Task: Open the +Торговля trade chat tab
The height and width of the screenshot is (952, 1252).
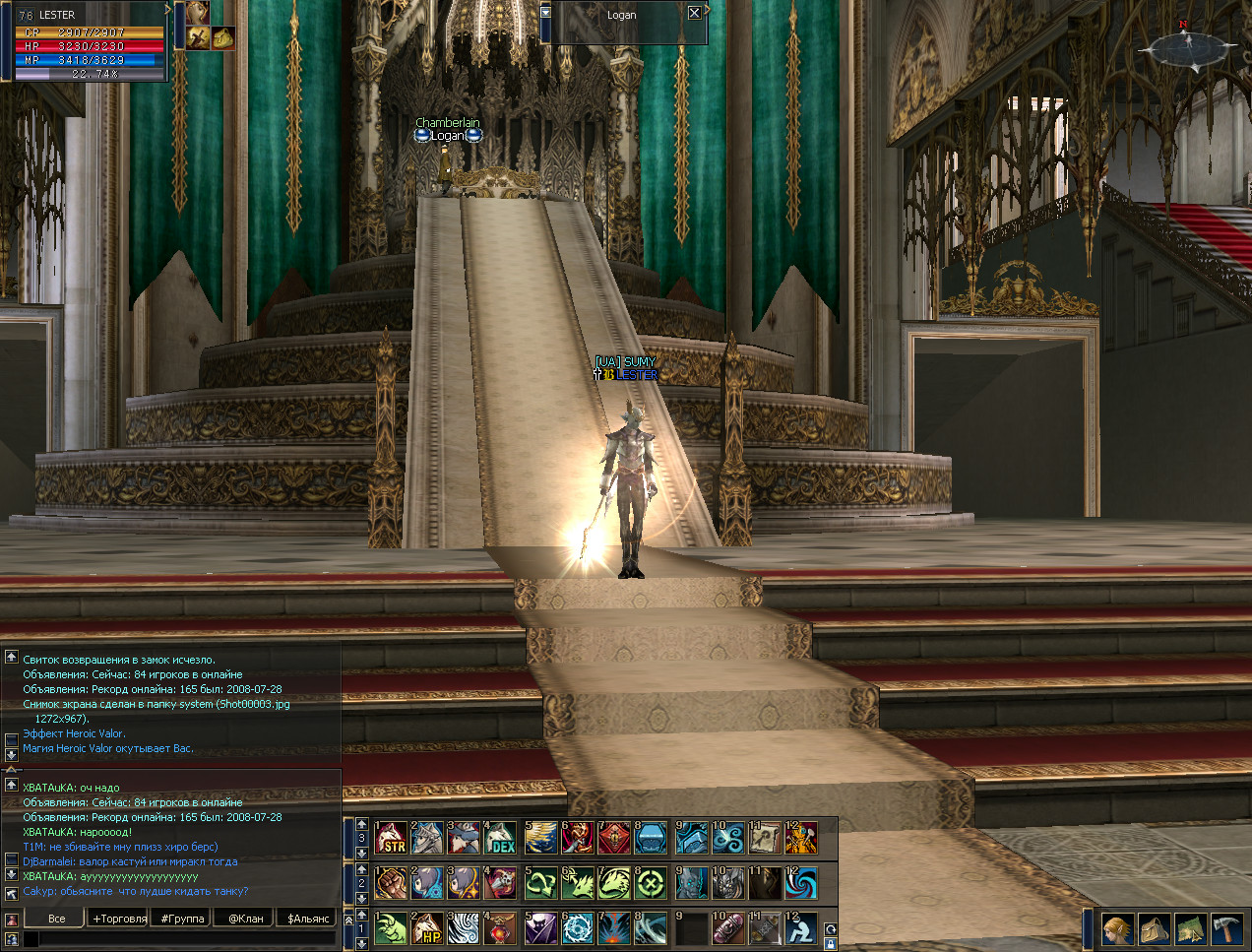Action: 119,919
